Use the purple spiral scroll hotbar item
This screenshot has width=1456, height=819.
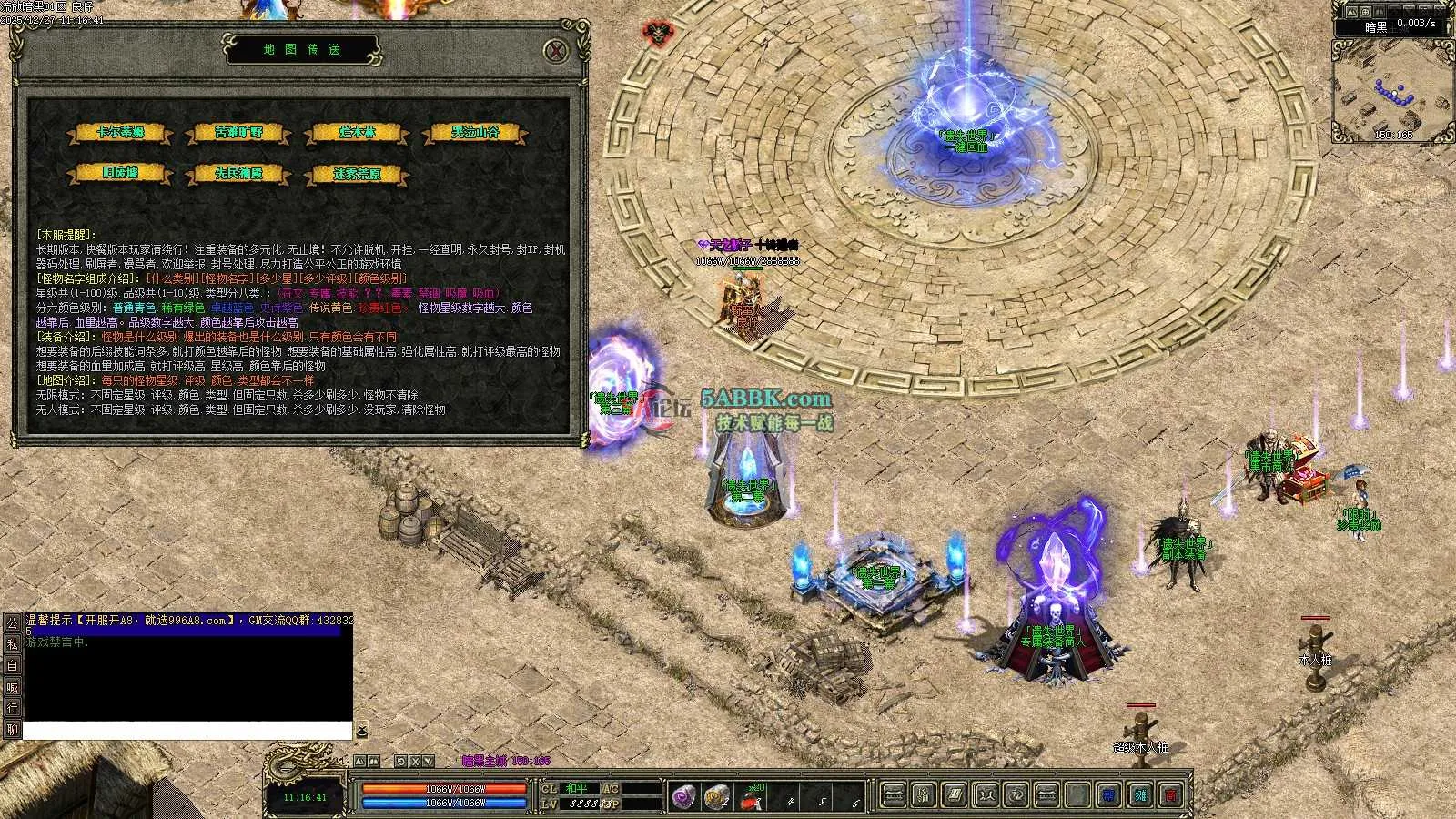point(684,797)
